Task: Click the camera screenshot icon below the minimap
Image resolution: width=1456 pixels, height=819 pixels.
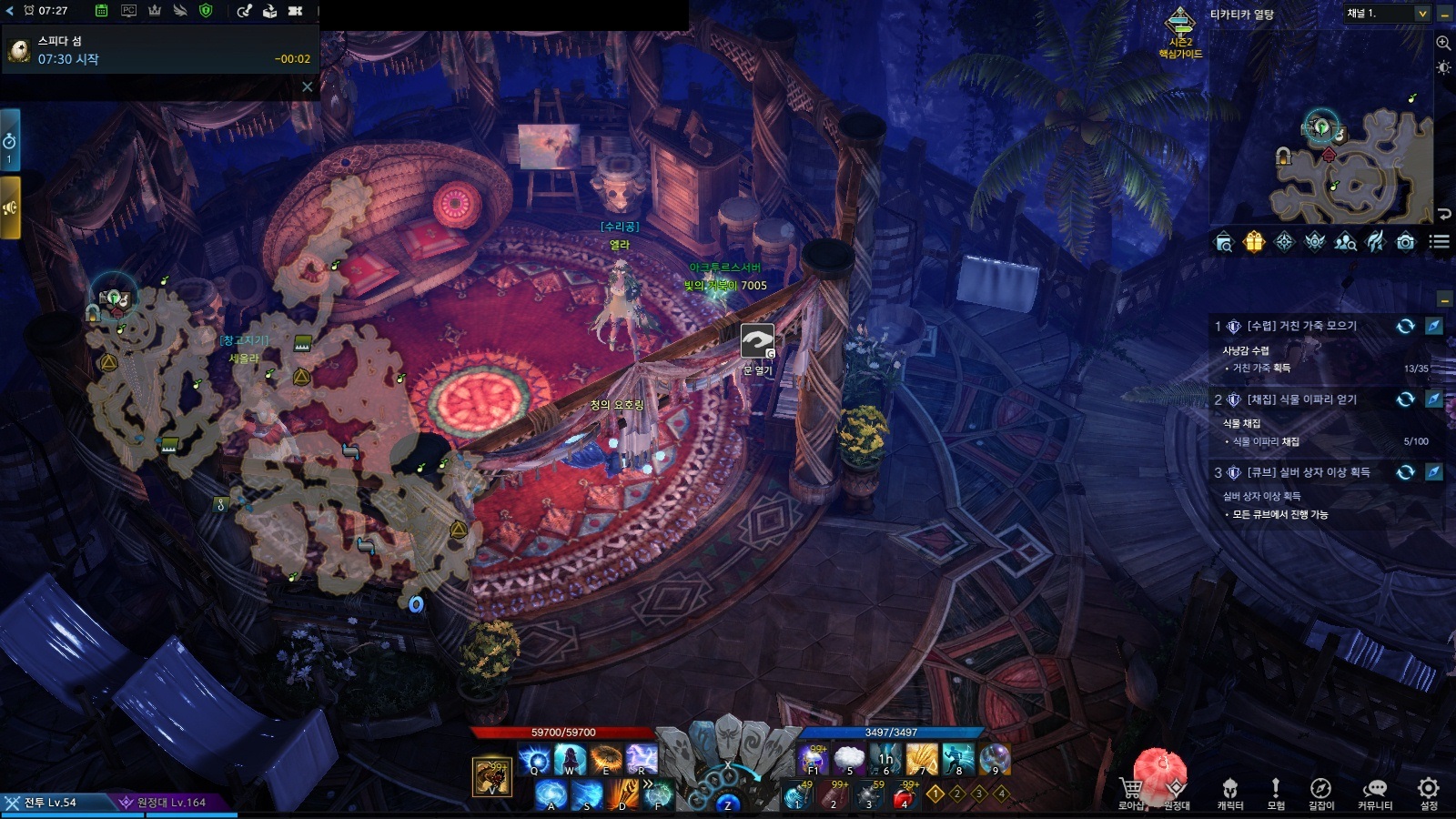Action: [x=1405, y=242]
